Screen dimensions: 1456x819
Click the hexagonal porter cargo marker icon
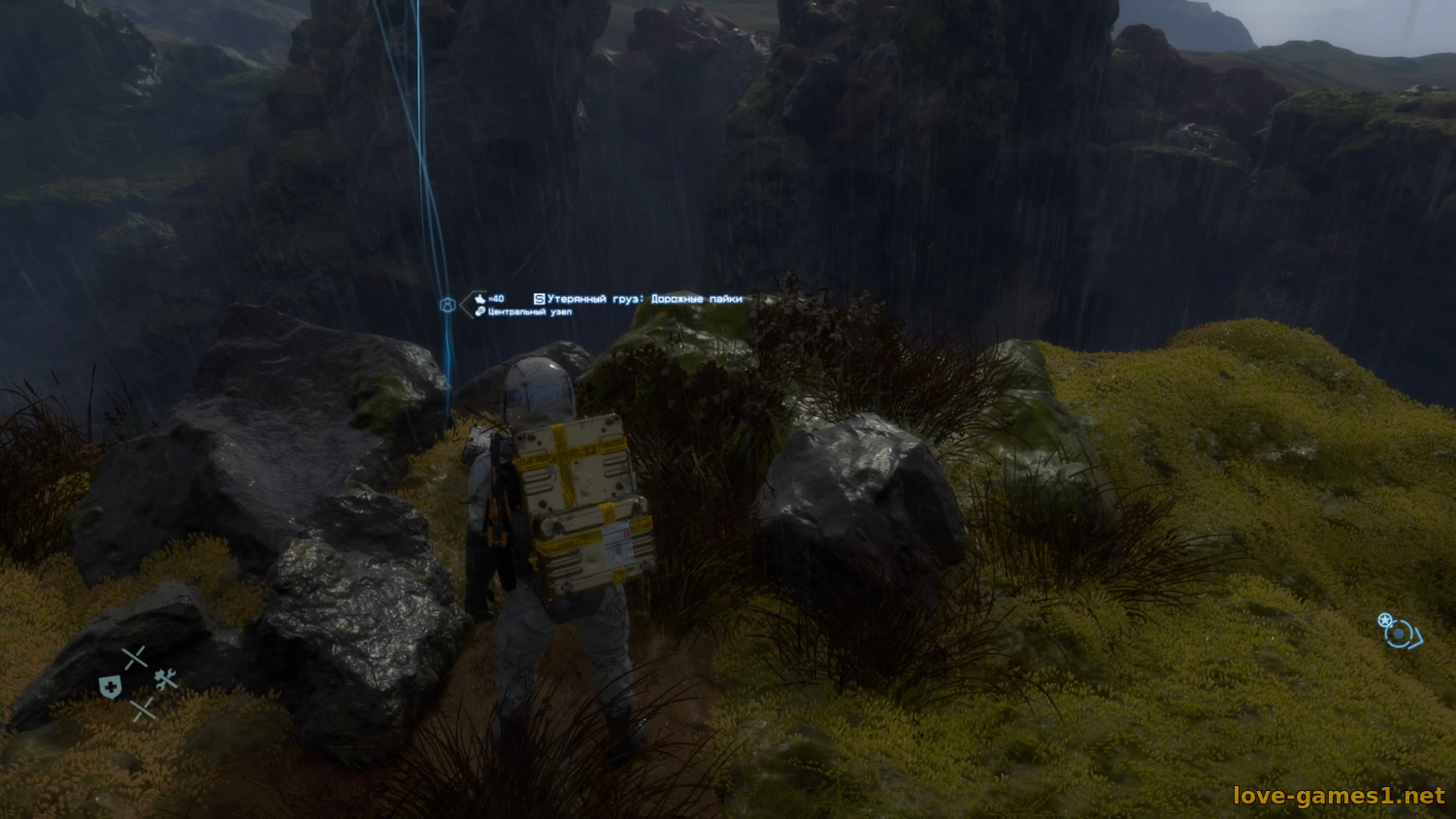pos(447,305)
